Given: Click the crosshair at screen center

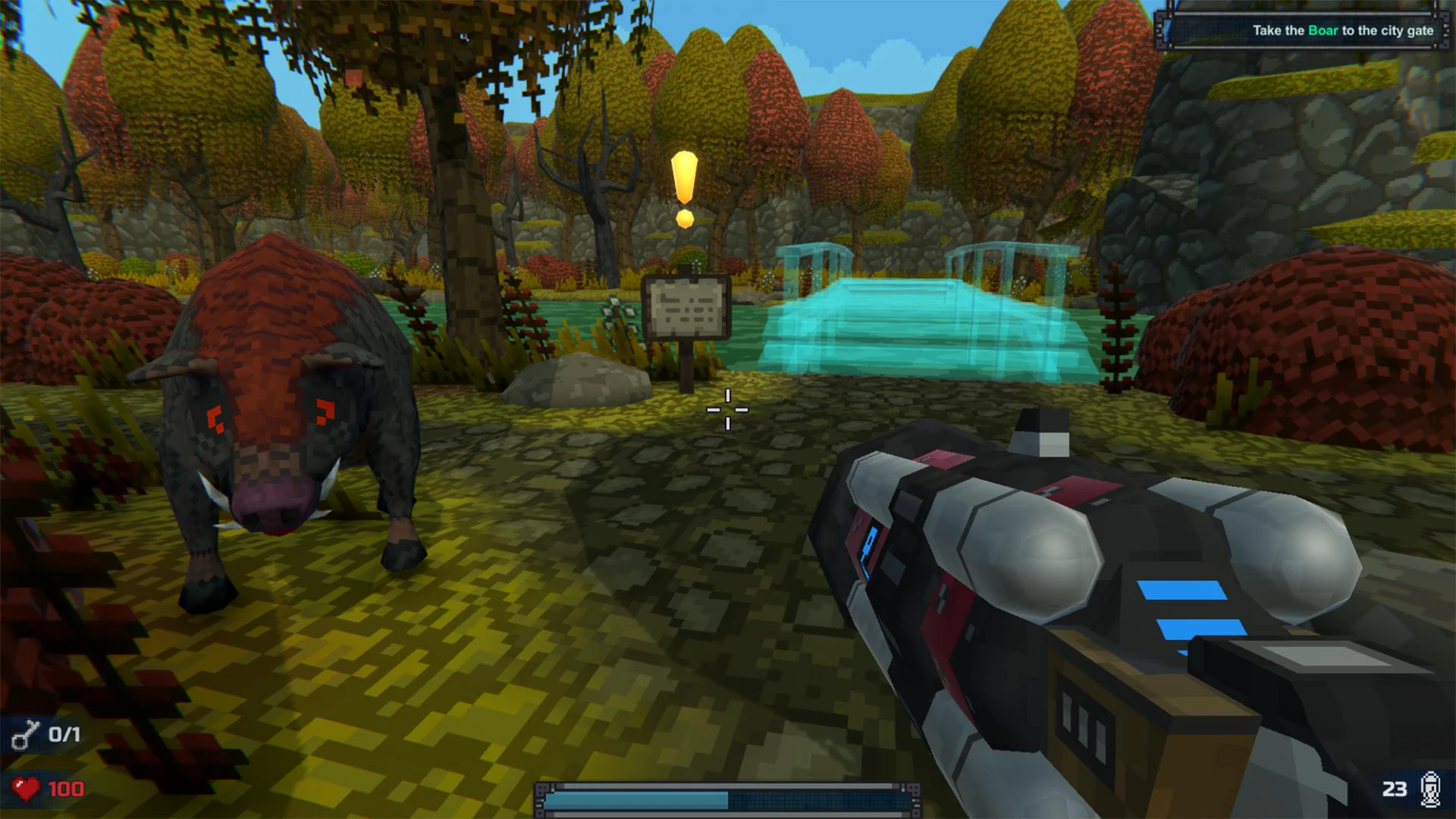Looking at the screenshot, I should pyautogui.click(x=726, y=409).
